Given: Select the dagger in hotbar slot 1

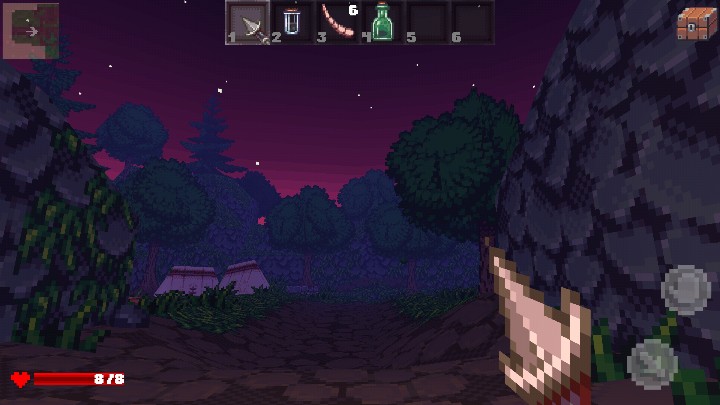Looking at the screenshot, I should pos(247,22).
